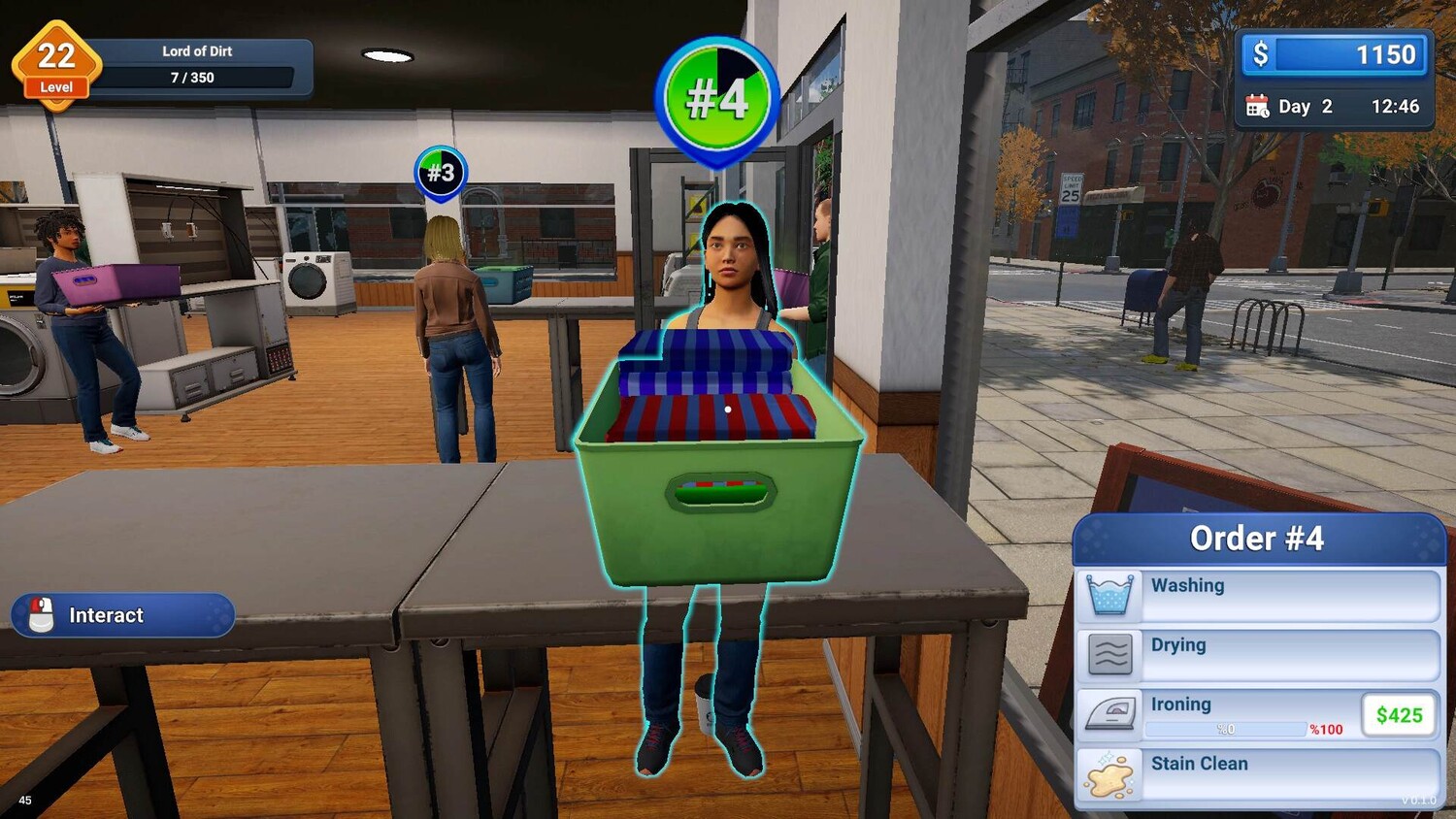Select the Drying service row
This screenshot has height=819, width=1456.
1258,655
